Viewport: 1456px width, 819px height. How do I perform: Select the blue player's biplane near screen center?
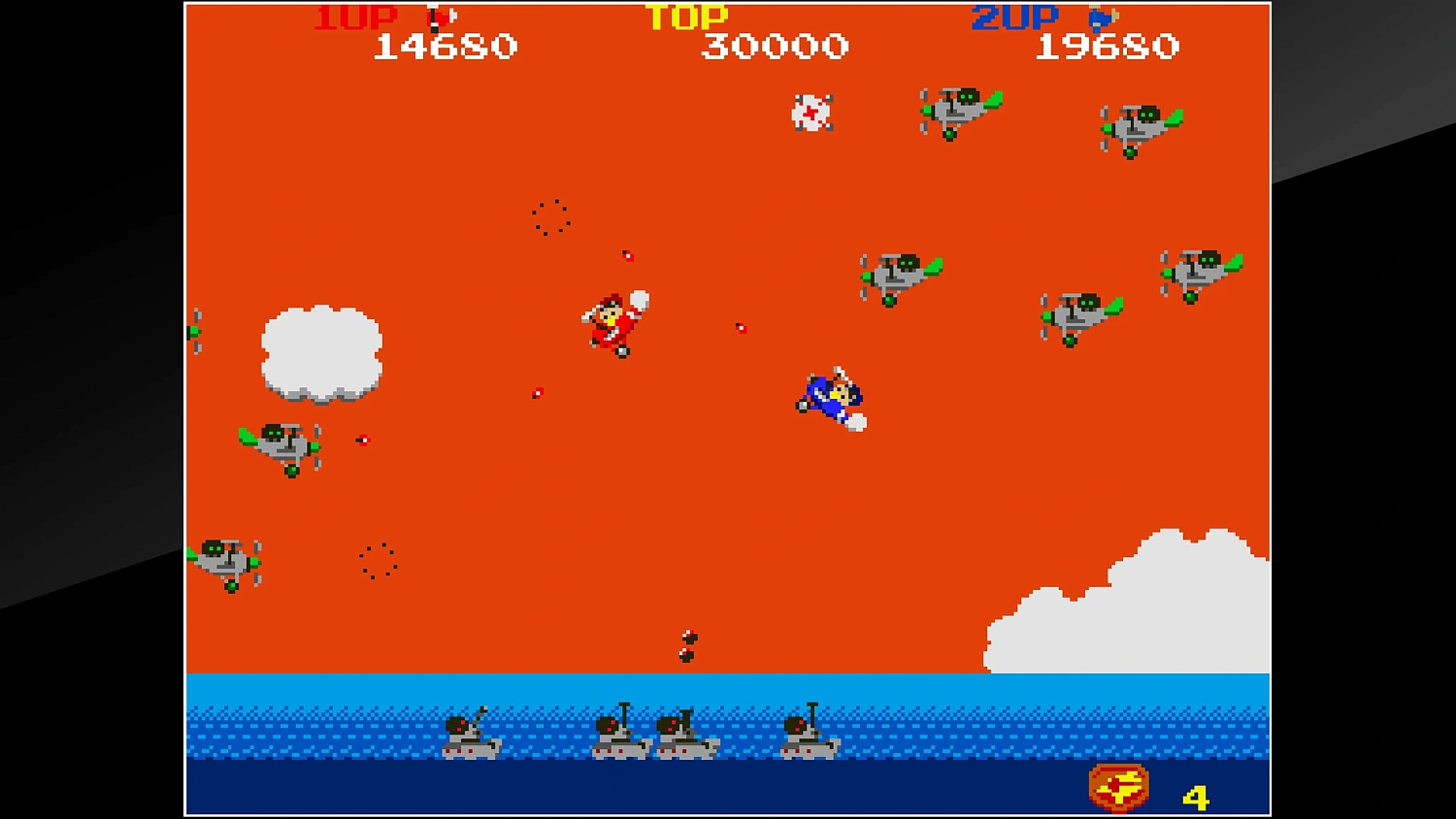tap(830, 393)
